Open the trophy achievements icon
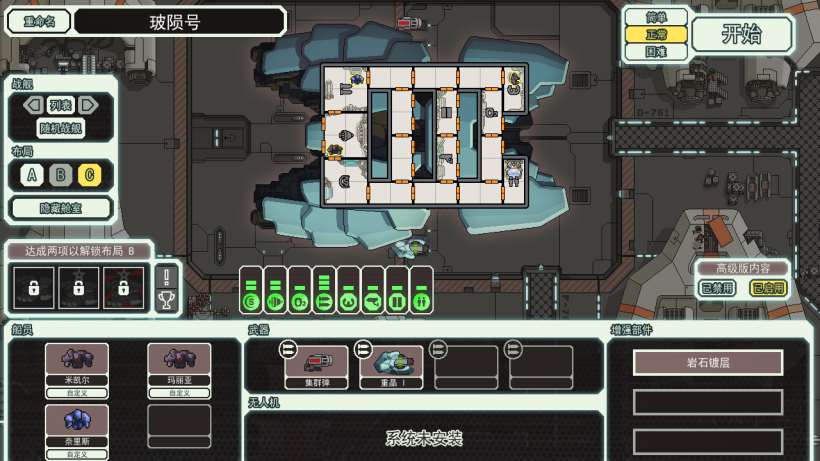The image size is (820, 461). [x=166, y=298]
